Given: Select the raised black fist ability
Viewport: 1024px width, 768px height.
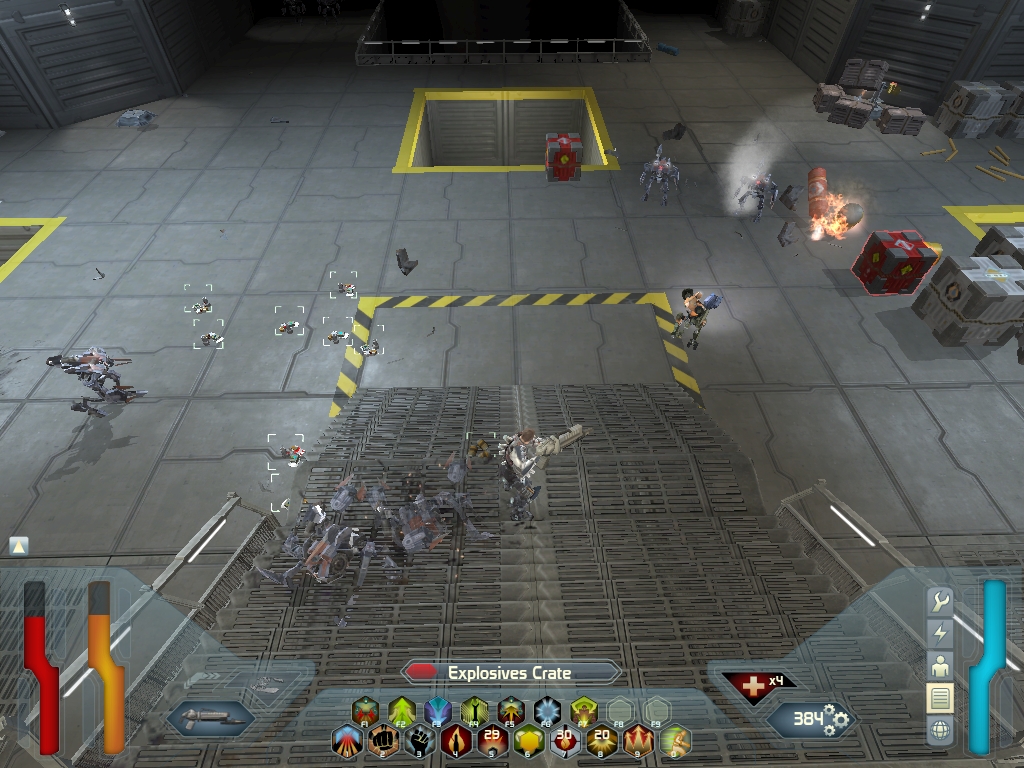Looking at the screenshot, I should [421, 742].
